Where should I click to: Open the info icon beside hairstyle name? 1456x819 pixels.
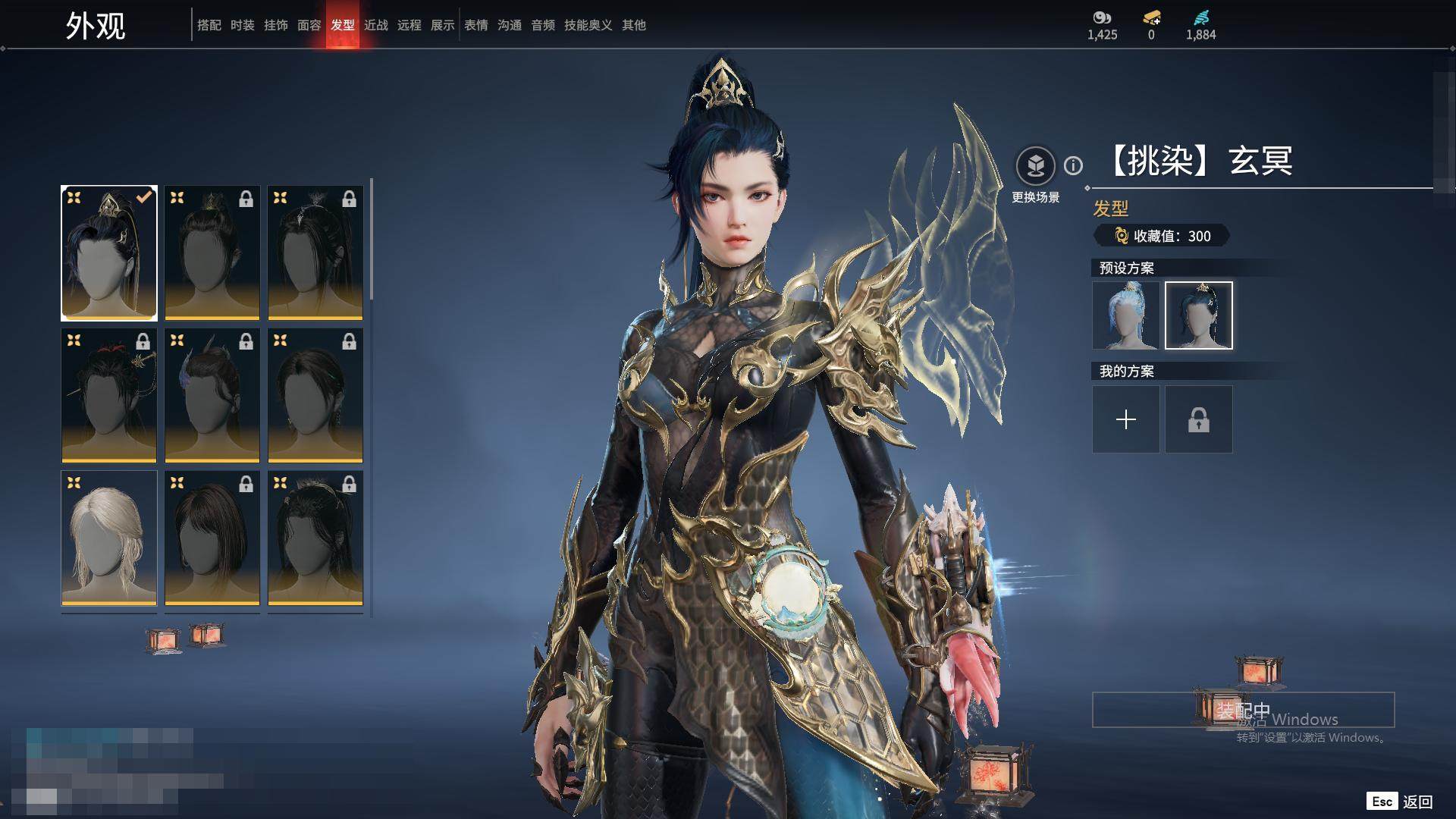click(x=1073, y=165)
